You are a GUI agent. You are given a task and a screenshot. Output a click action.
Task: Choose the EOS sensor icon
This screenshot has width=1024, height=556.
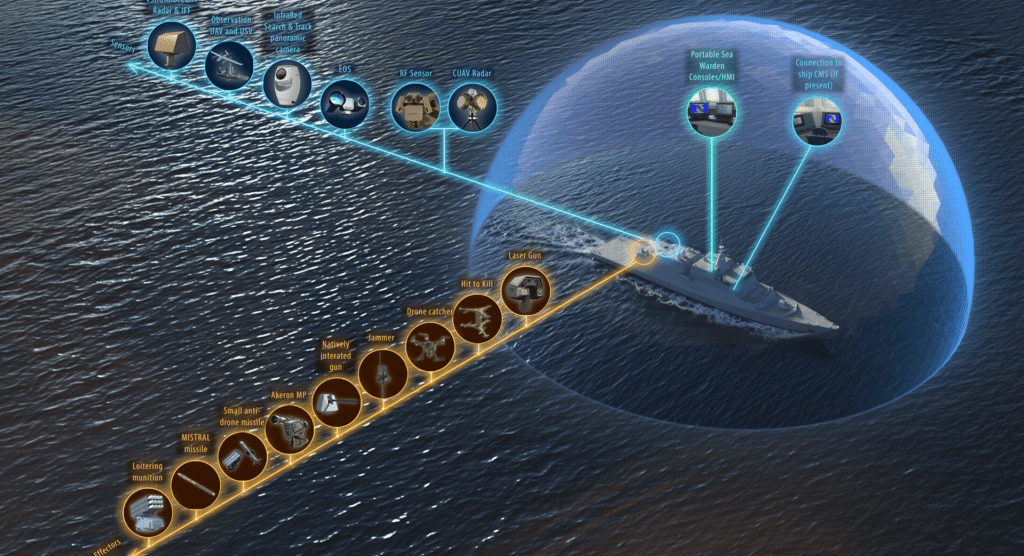(344, 101)
